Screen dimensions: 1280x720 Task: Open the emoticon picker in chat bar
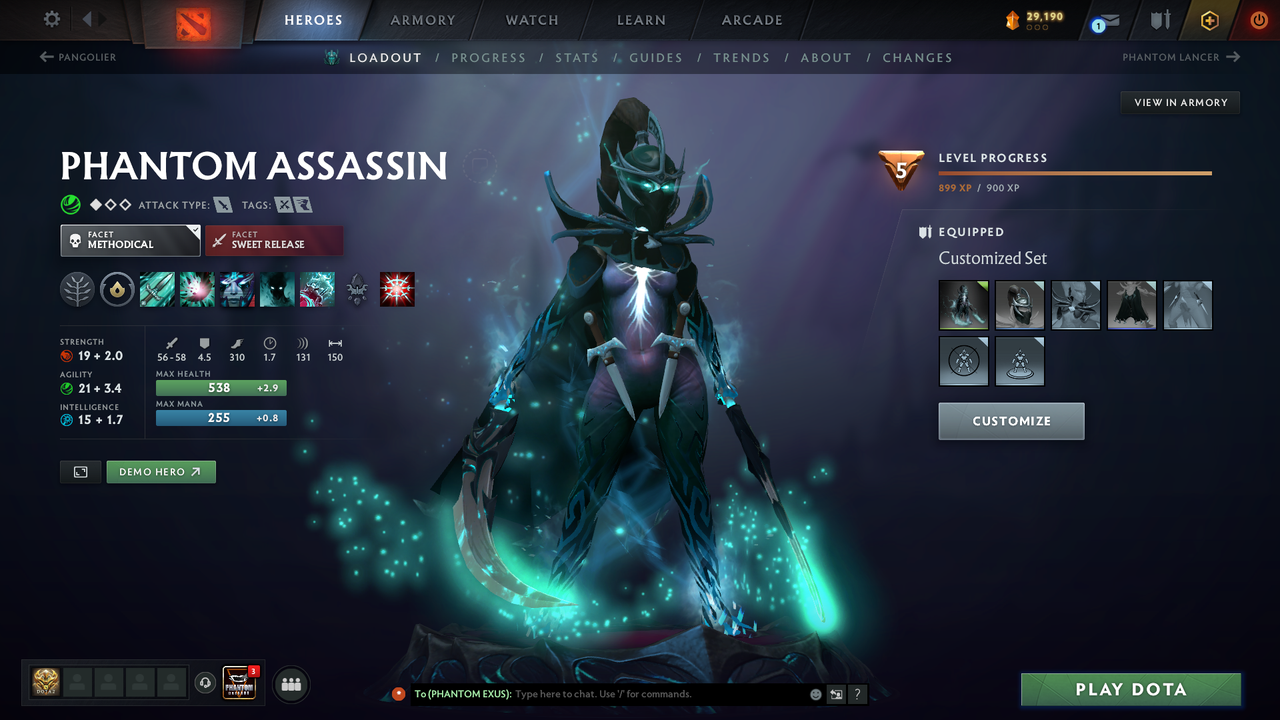pyautogui.click(x=815, y=694)
